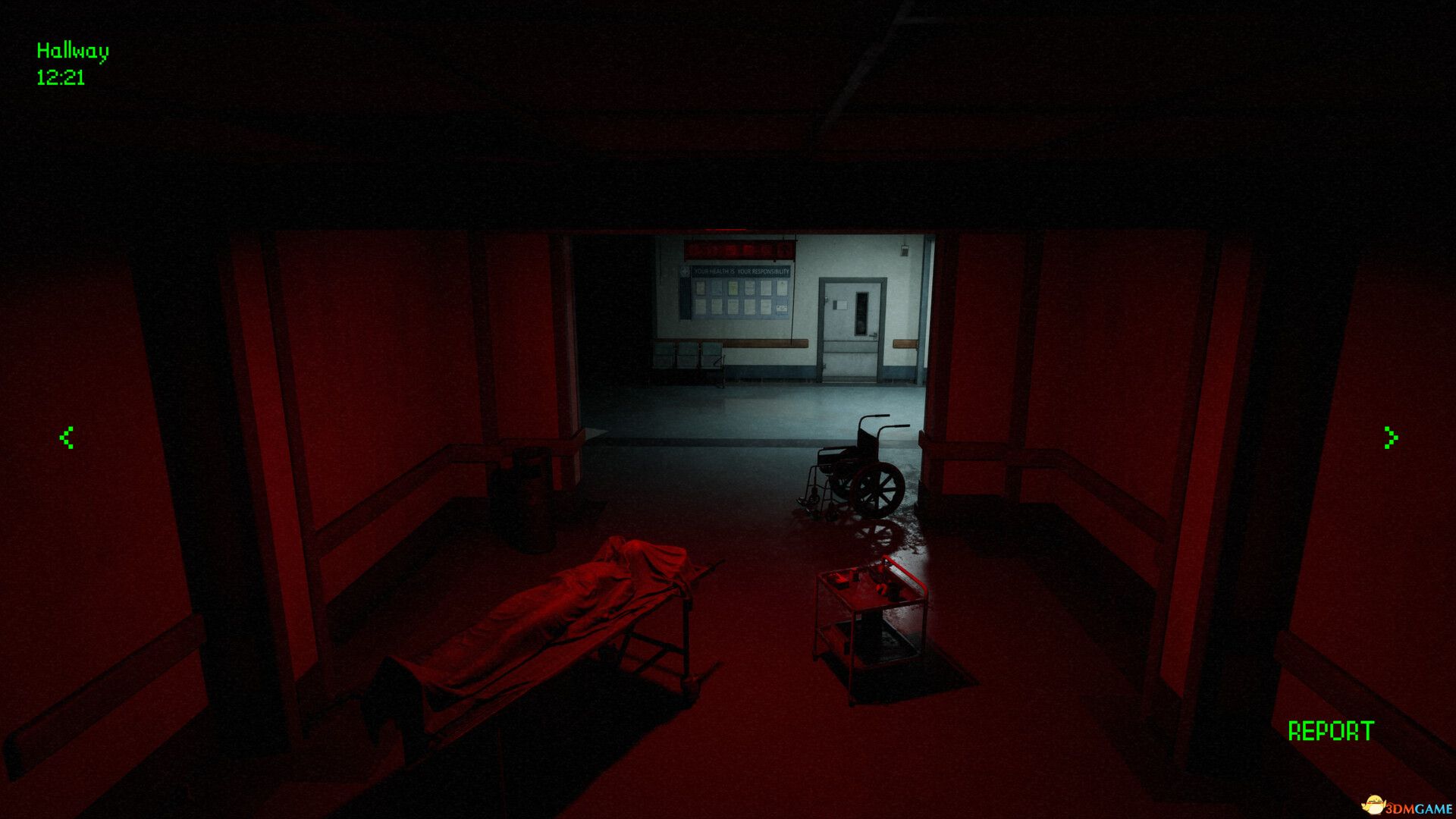Open the REPORT anomaly menu
The width and height of the screenshot is (1456, 819).
tap(1331, 731)
